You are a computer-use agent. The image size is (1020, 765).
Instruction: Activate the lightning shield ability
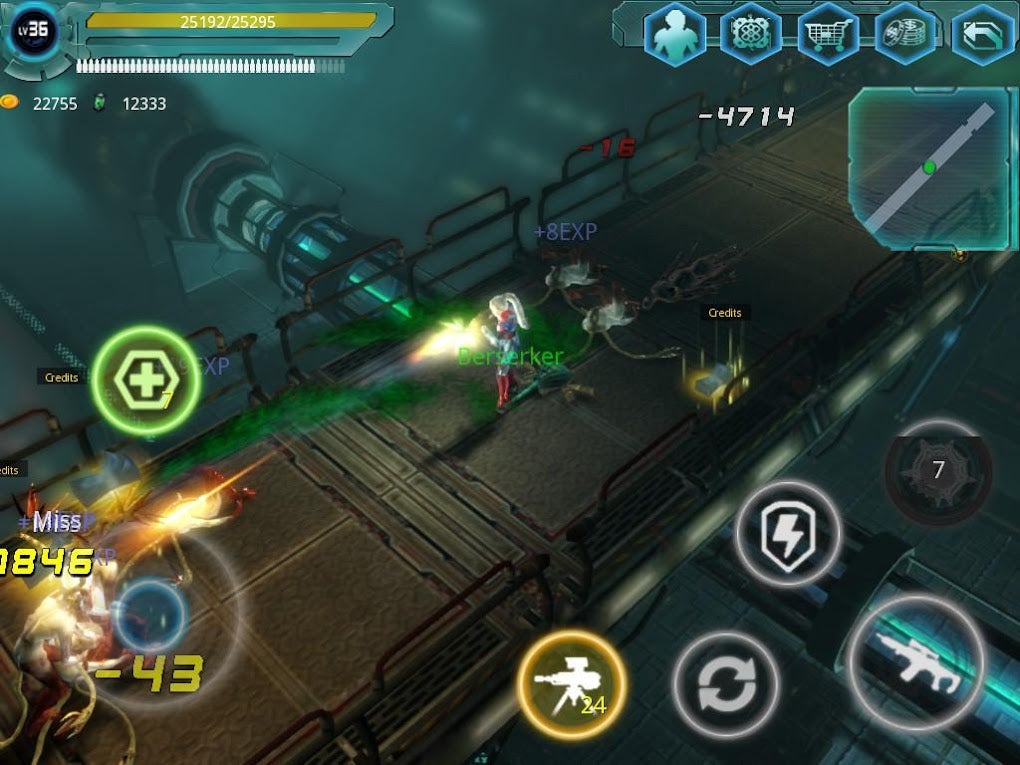pos(788,536)
